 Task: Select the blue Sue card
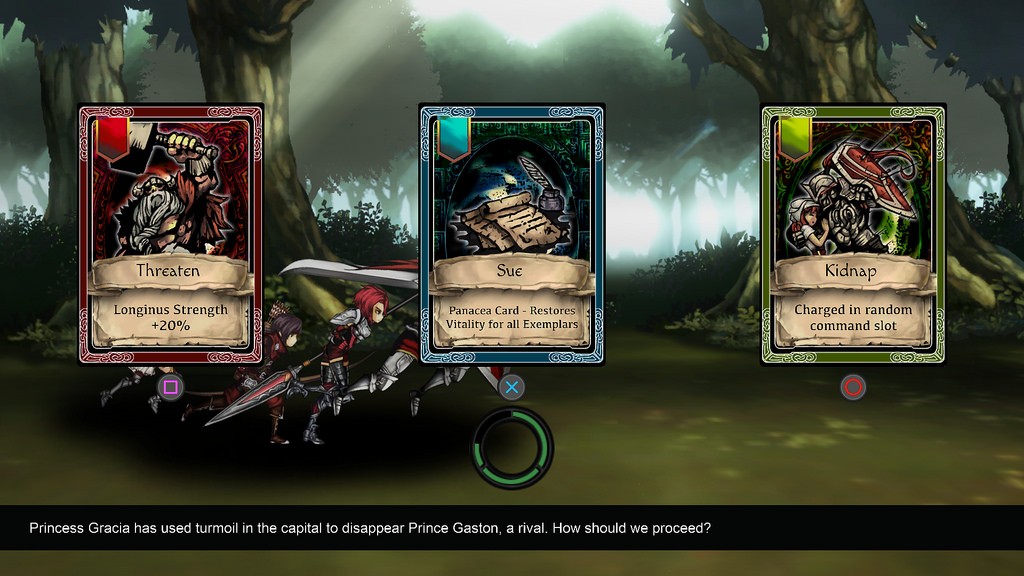[x=511, y=234]
